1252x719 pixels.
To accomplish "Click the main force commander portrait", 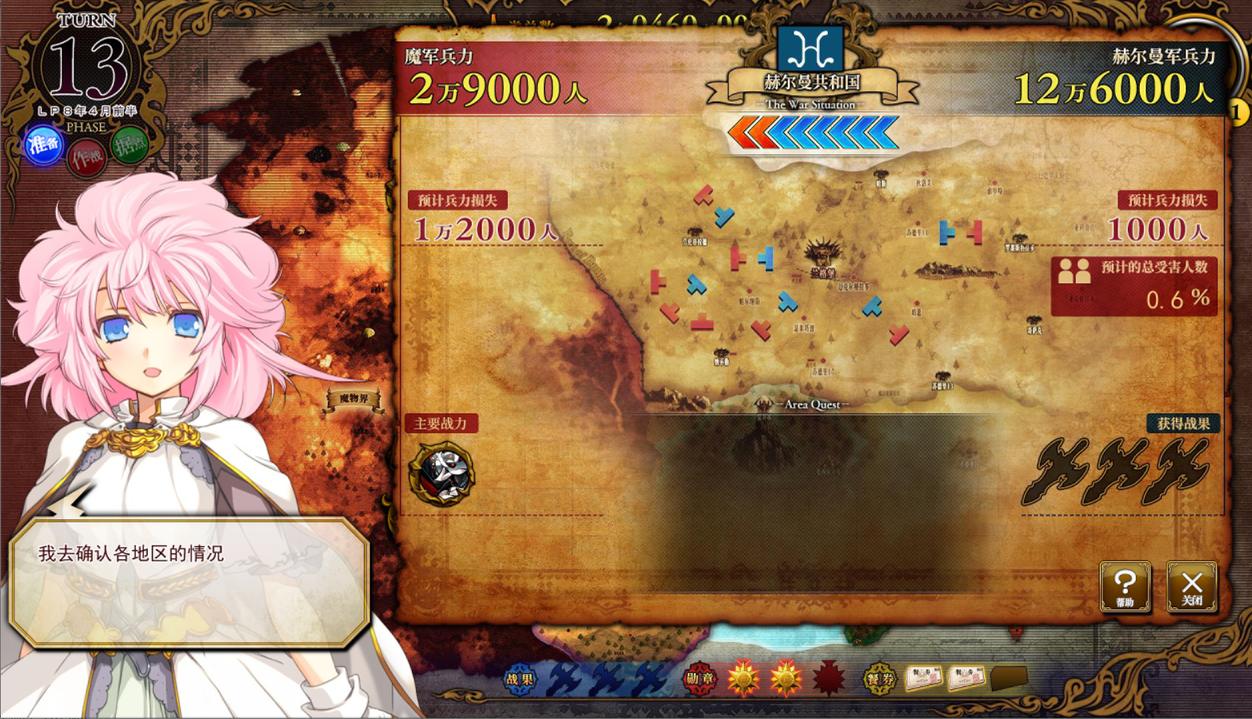I will [x=441, y=472].
